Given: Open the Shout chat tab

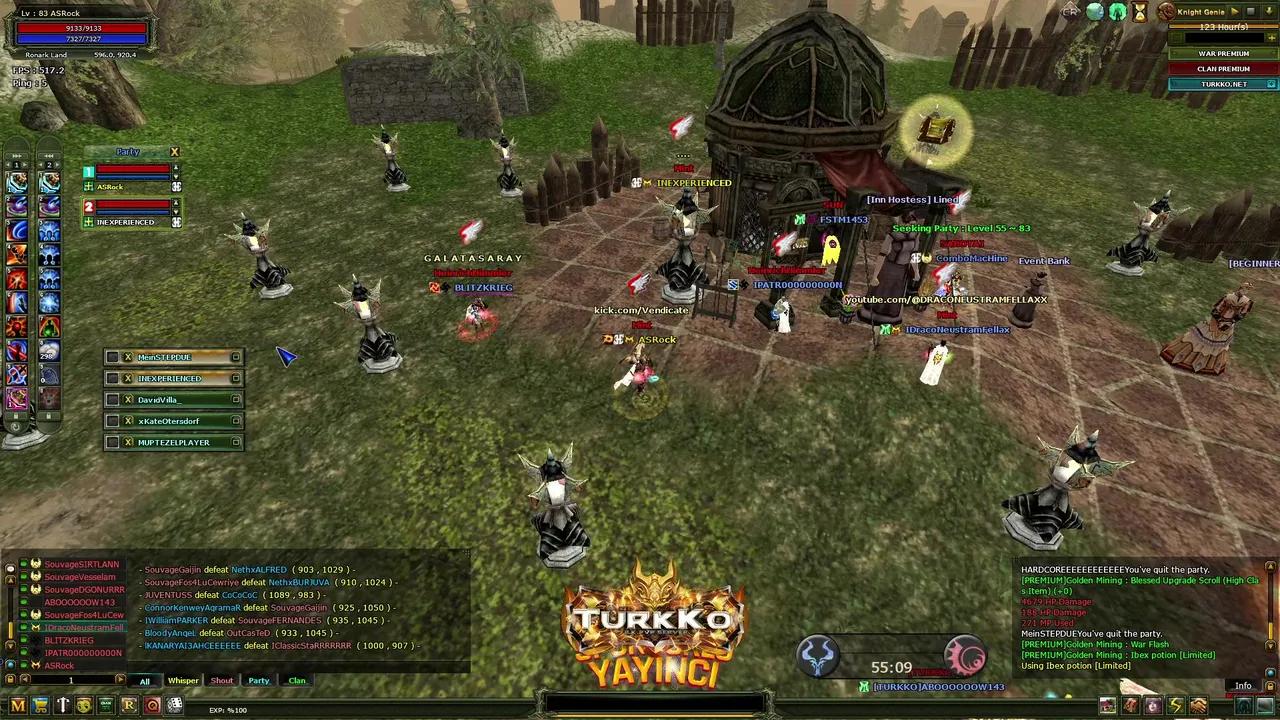Looking at the screenshot, I should click(221, 681).
